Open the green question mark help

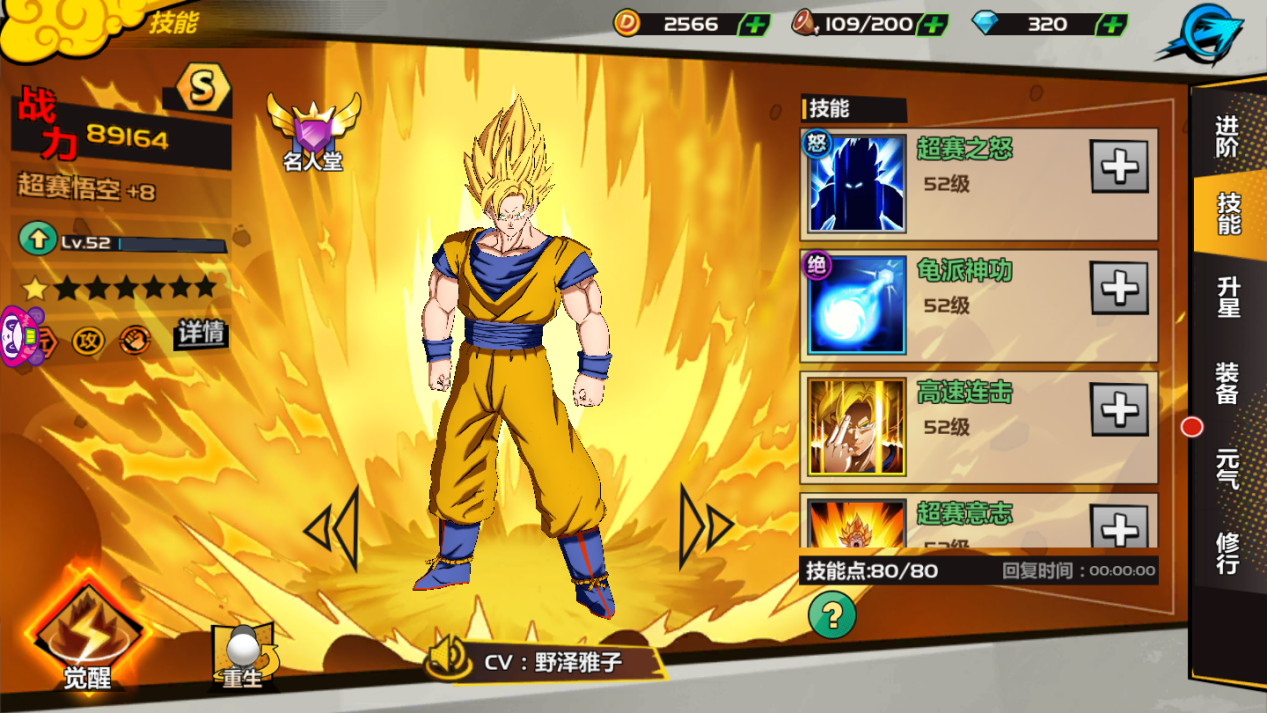[x=832, y=615]
